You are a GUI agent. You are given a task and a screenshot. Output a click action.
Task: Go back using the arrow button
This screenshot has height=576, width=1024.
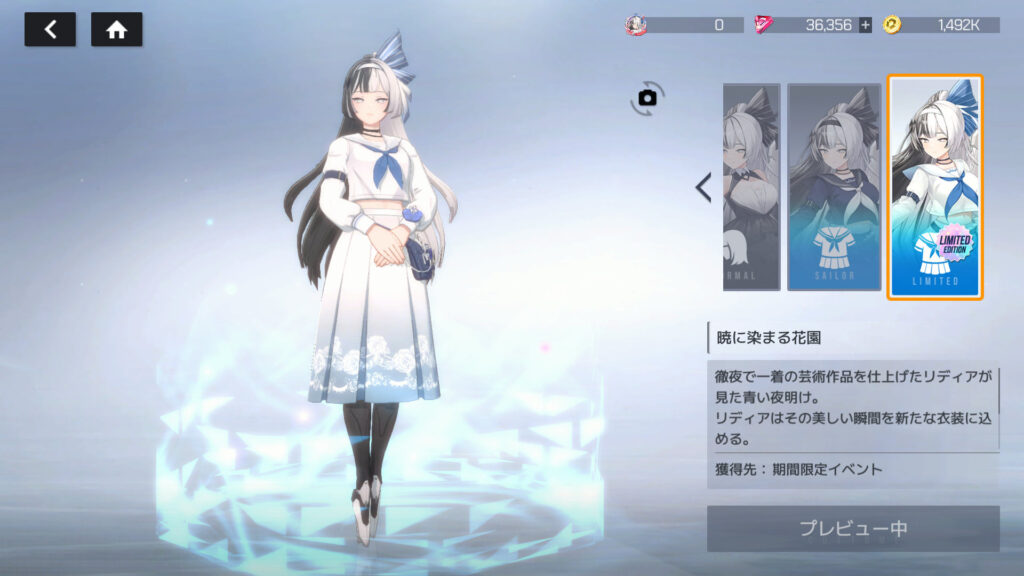pyautogui.click(x=50, y=30)
